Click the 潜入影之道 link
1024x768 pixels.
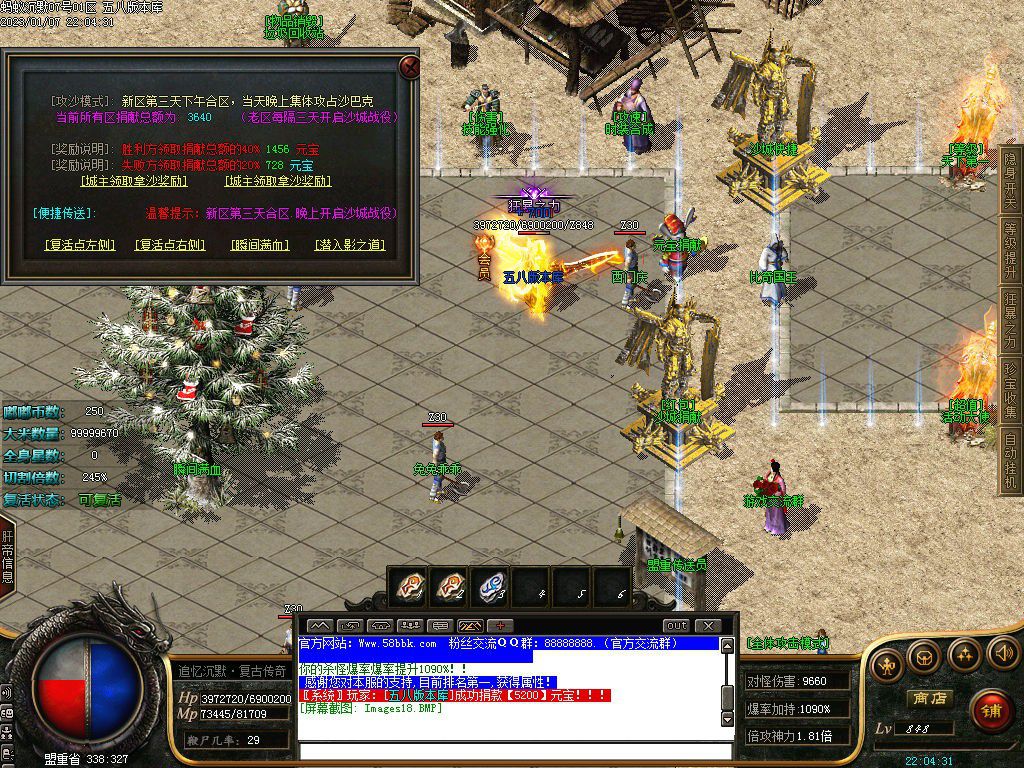click(349, 244)
